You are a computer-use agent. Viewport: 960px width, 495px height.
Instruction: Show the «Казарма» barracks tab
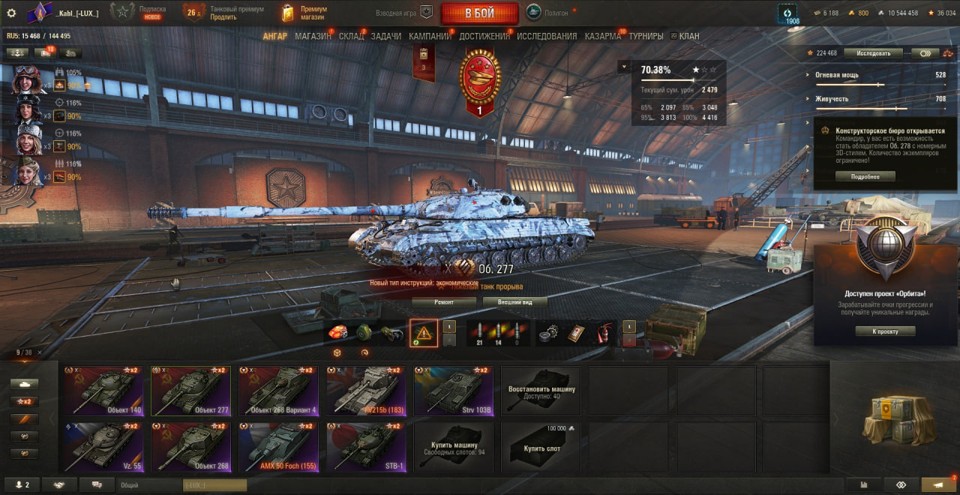point(603,36)
